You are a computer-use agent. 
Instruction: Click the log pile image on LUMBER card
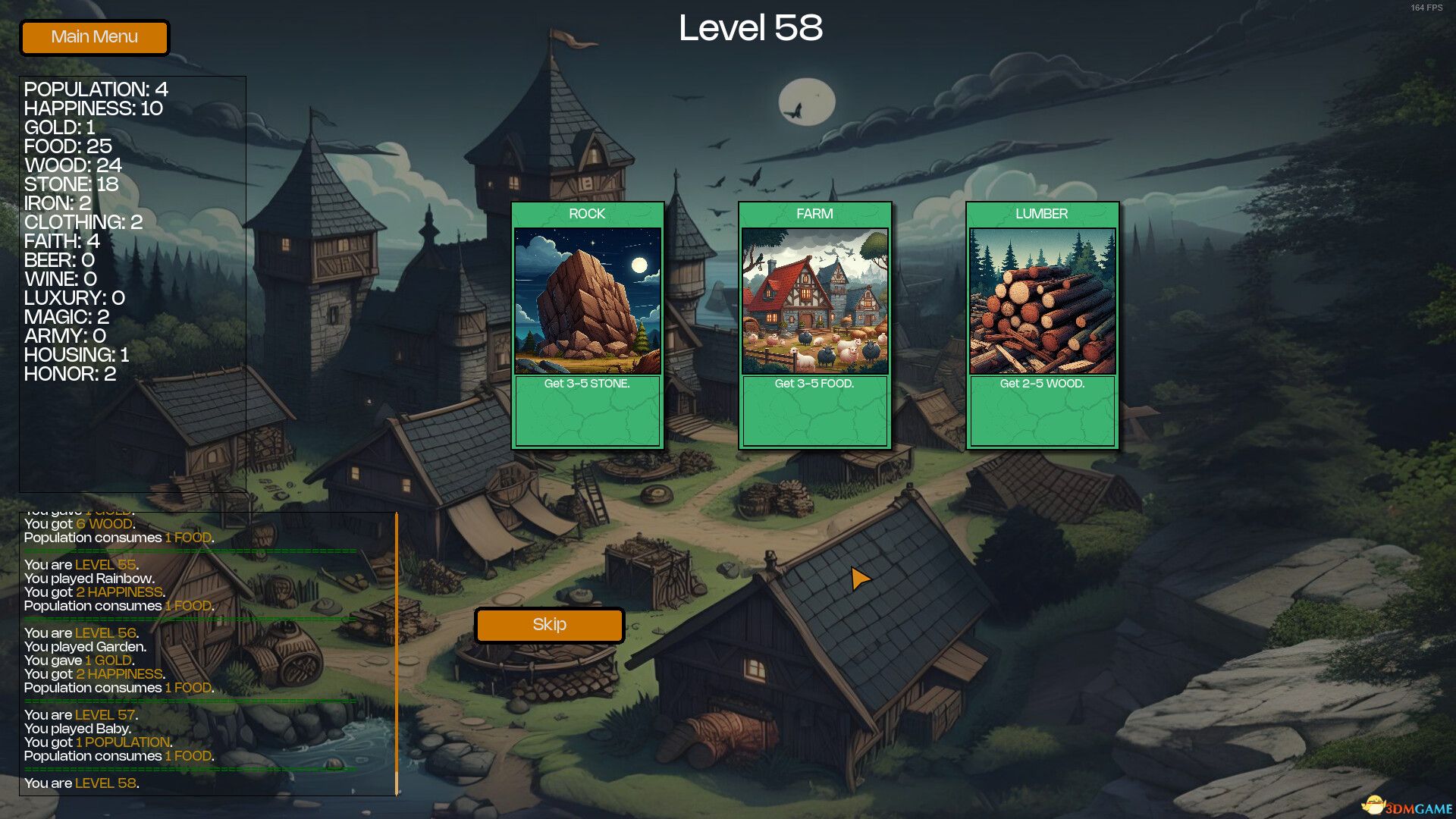pyautogui.click(x=1040, y=300)
